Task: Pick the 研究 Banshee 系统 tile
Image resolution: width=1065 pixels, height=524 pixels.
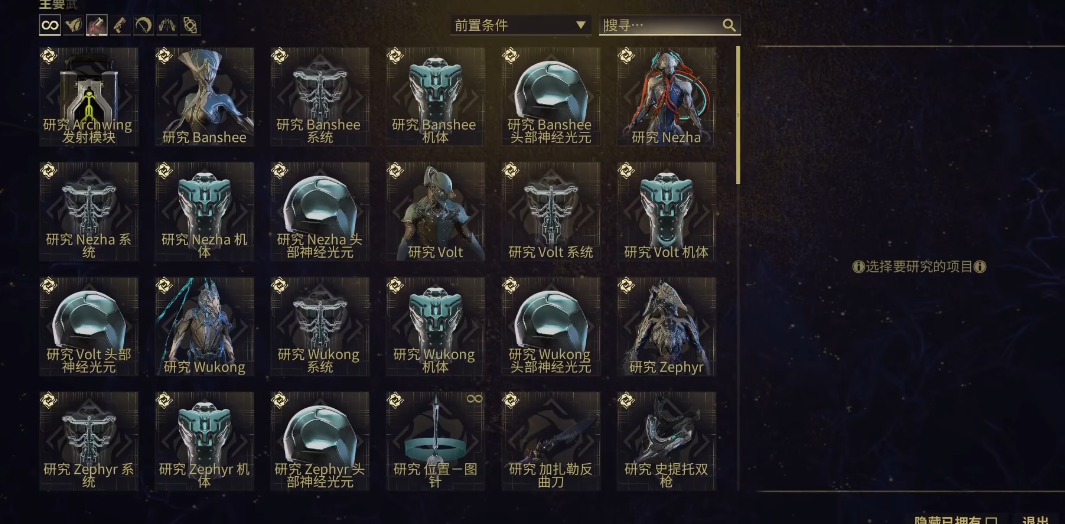Action: tap(319, 97)
